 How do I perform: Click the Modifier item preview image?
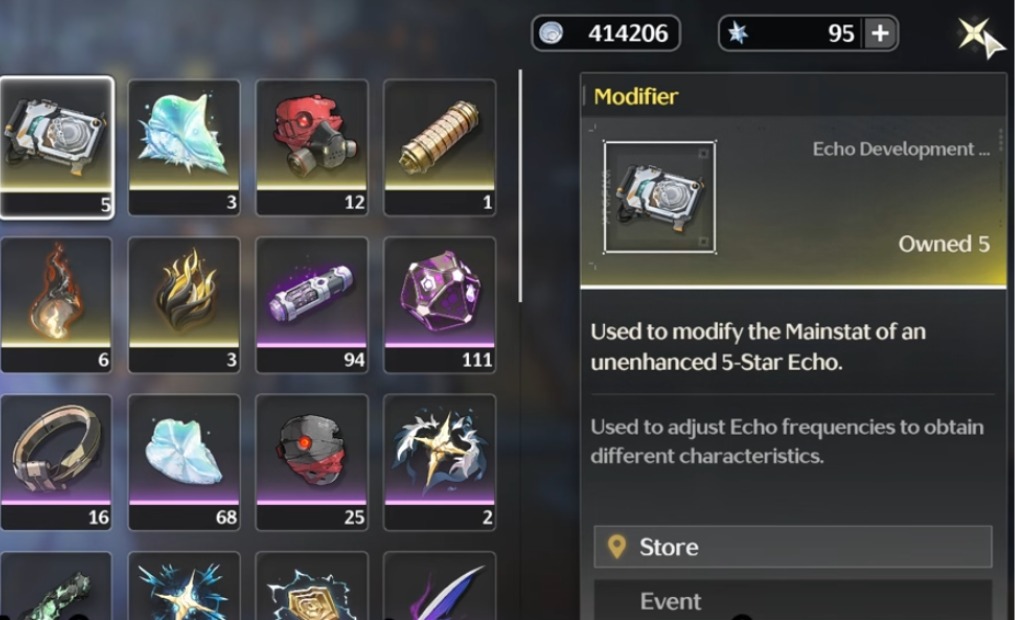click(x=659, y=196)
